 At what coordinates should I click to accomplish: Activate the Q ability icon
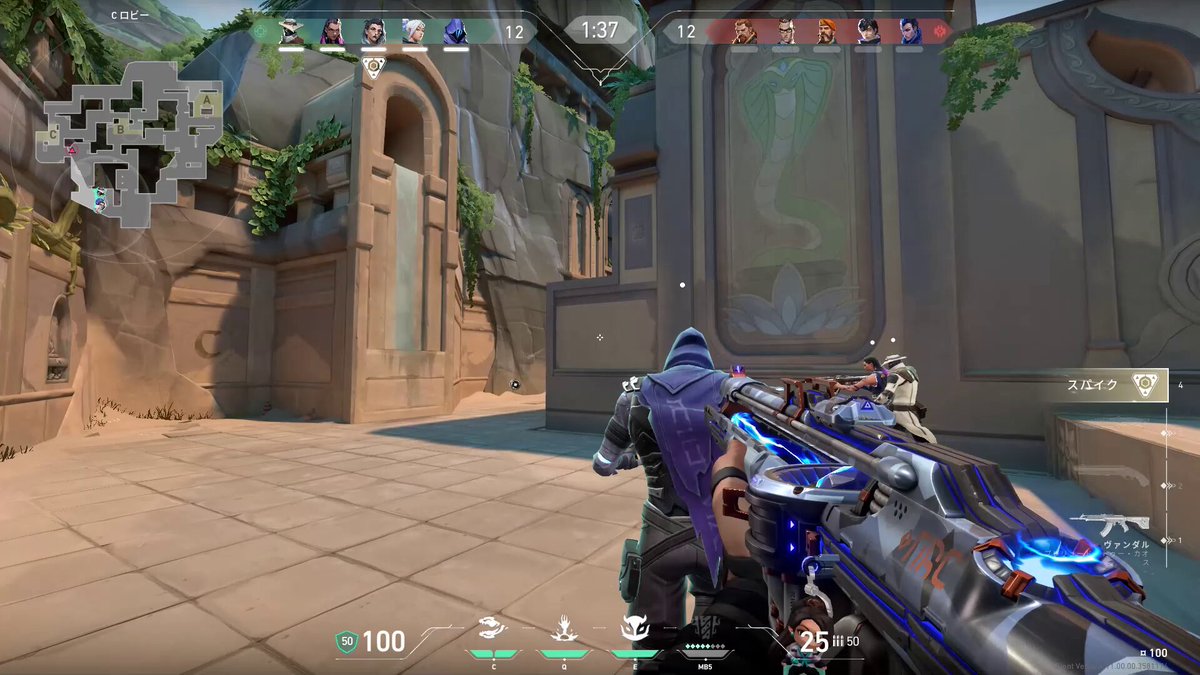[x=562, y=628]
